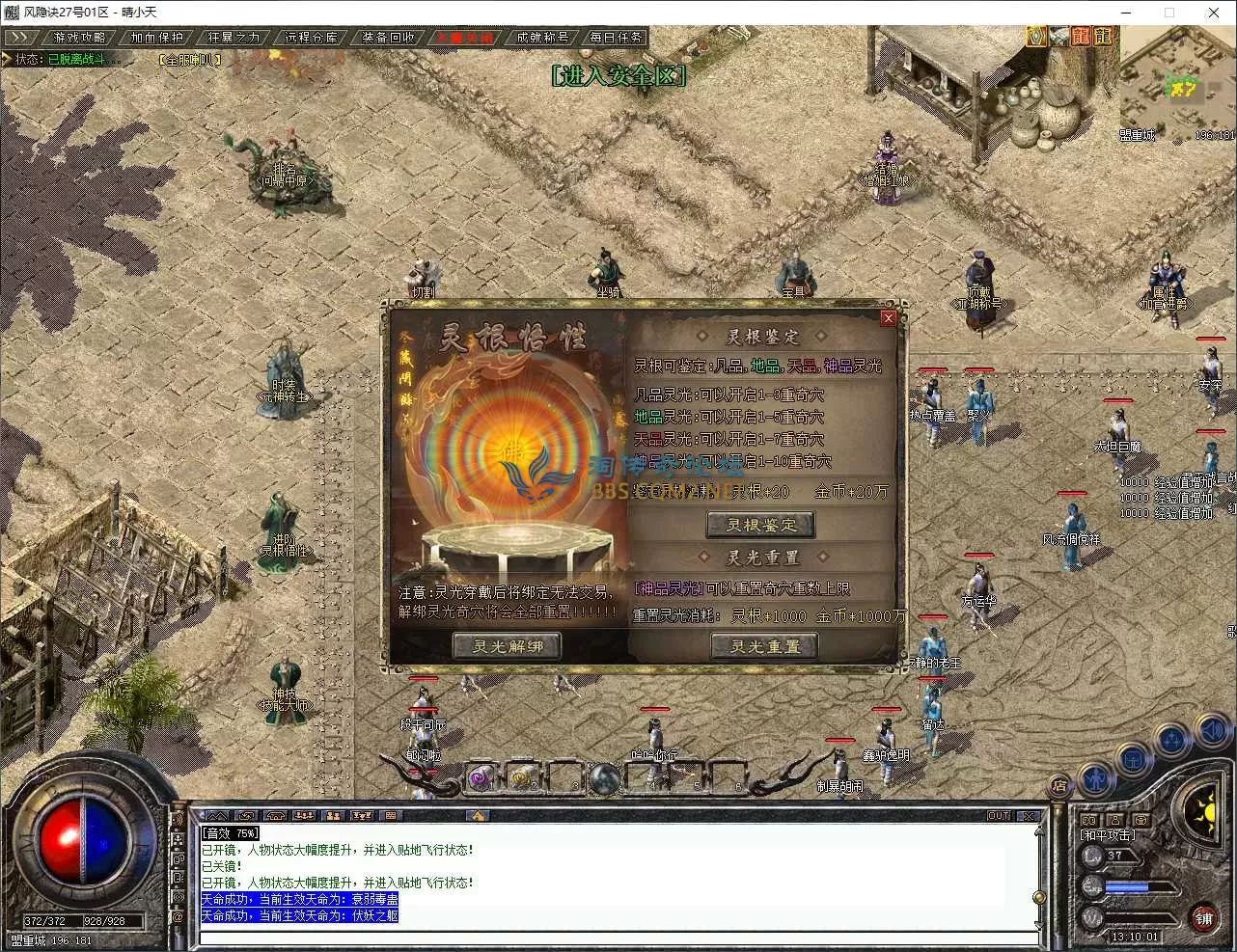Click the minimap in the corner
Screen dimensions: 1237x952
tap(1179, 87)
